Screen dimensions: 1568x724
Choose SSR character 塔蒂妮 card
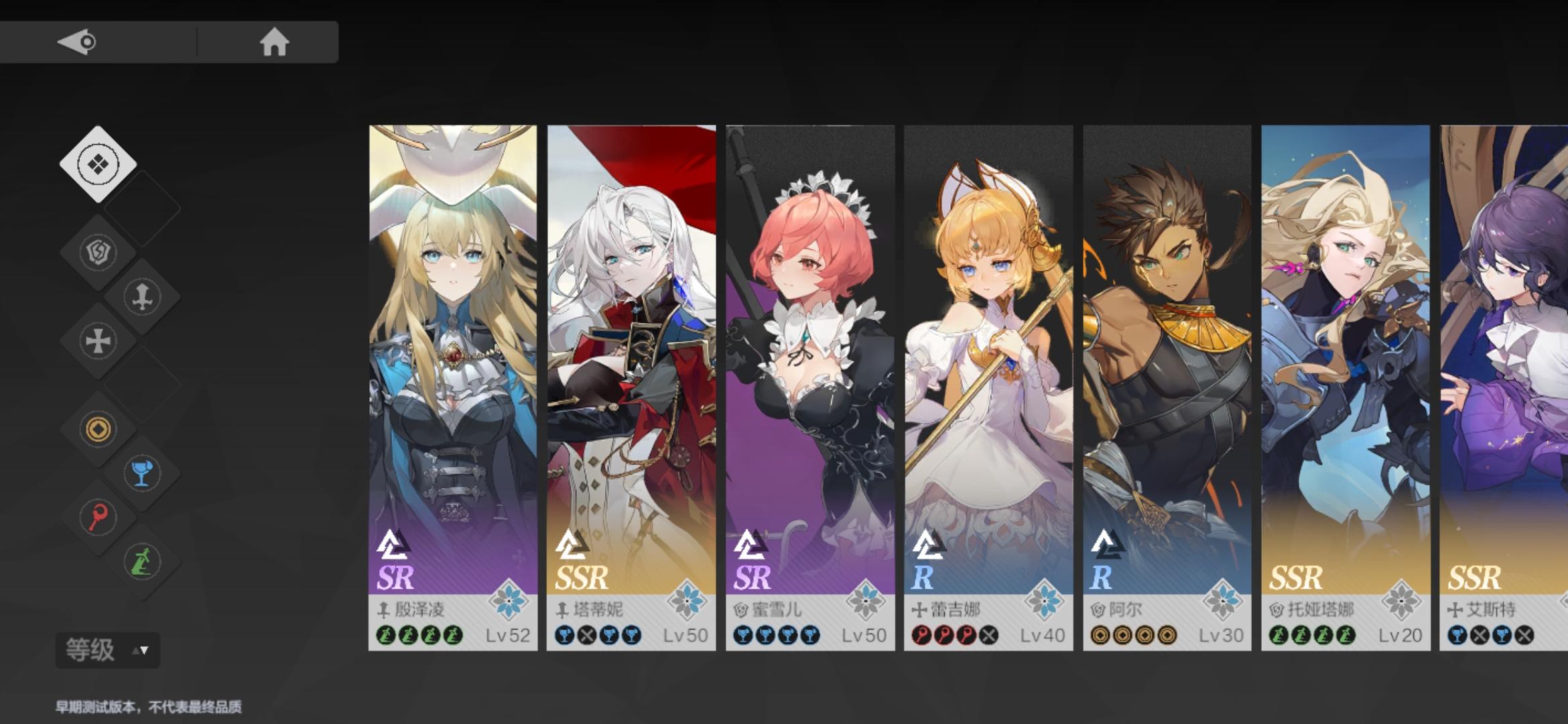(x=631, y=387)
